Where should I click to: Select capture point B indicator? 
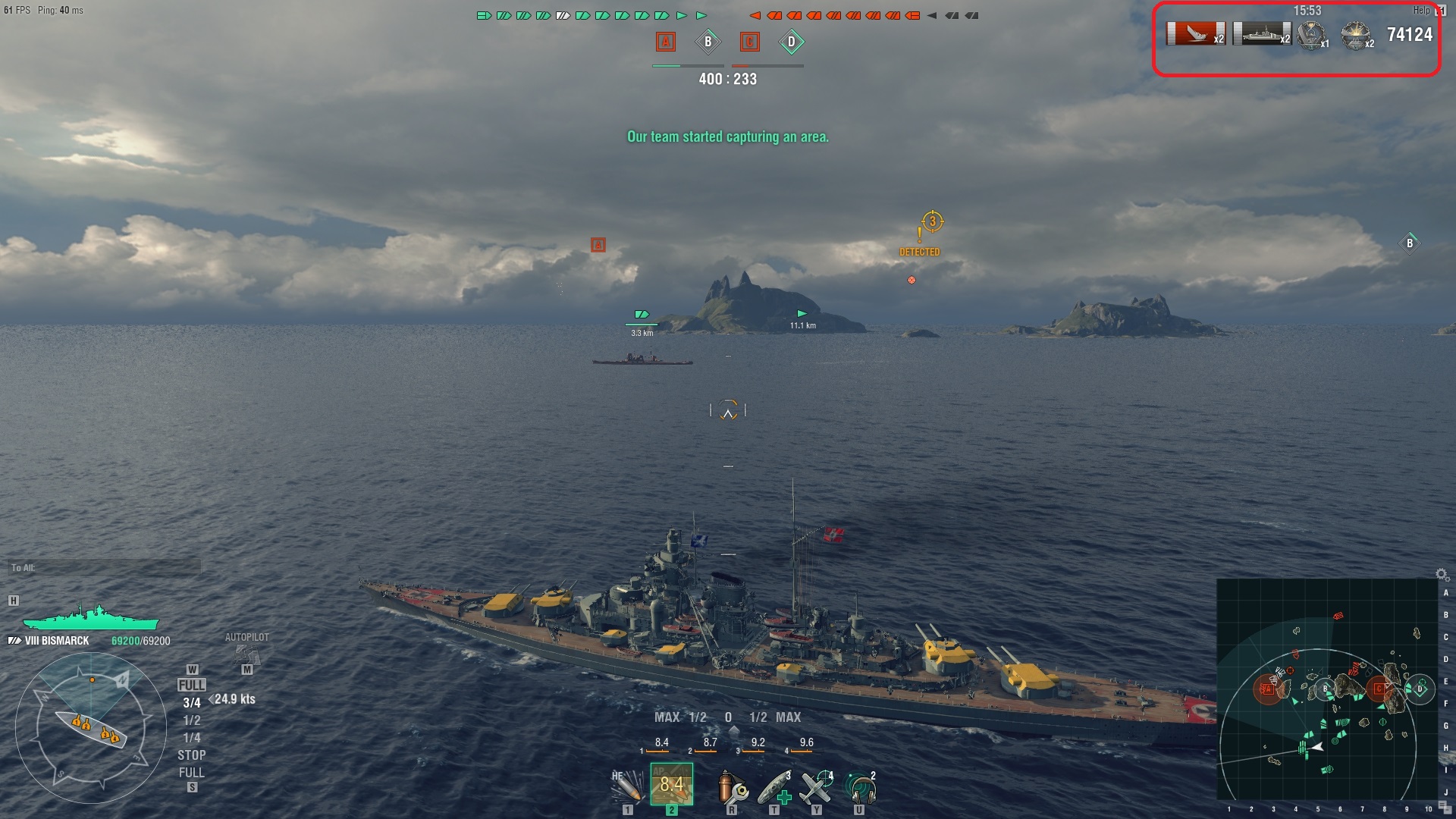(x=708, y=42)
